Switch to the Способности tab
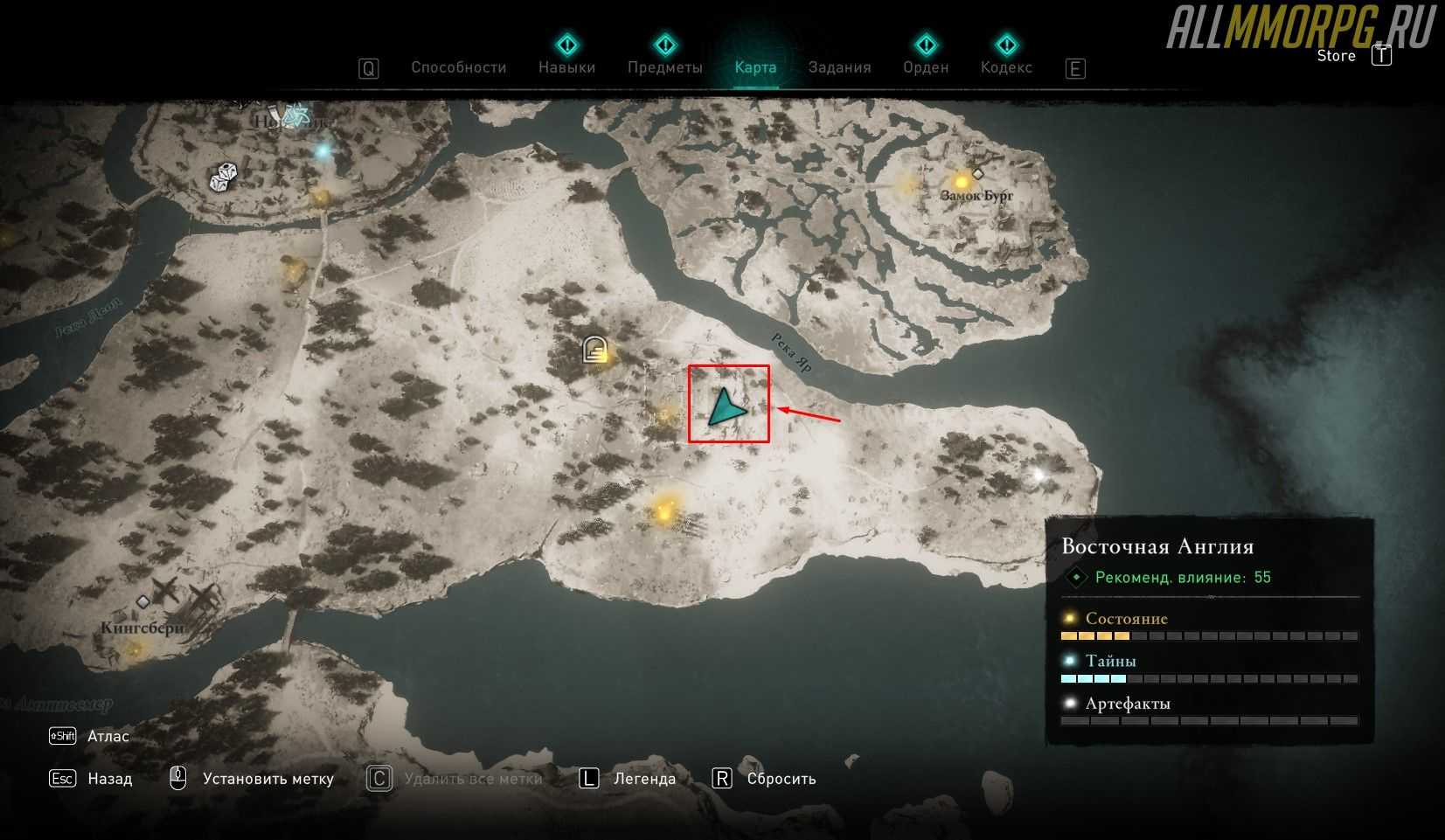Screen dimensions: 1445x840 pyautogui.click(x=458, y=67)
